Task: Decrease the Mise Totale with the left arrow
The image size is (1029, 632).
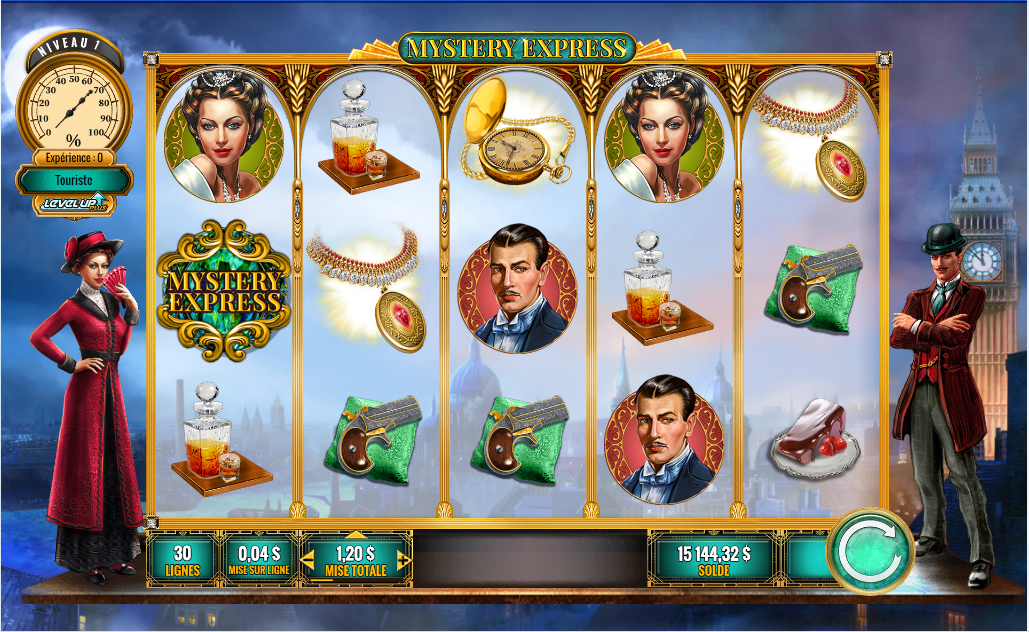Action: tap(308, 560)
